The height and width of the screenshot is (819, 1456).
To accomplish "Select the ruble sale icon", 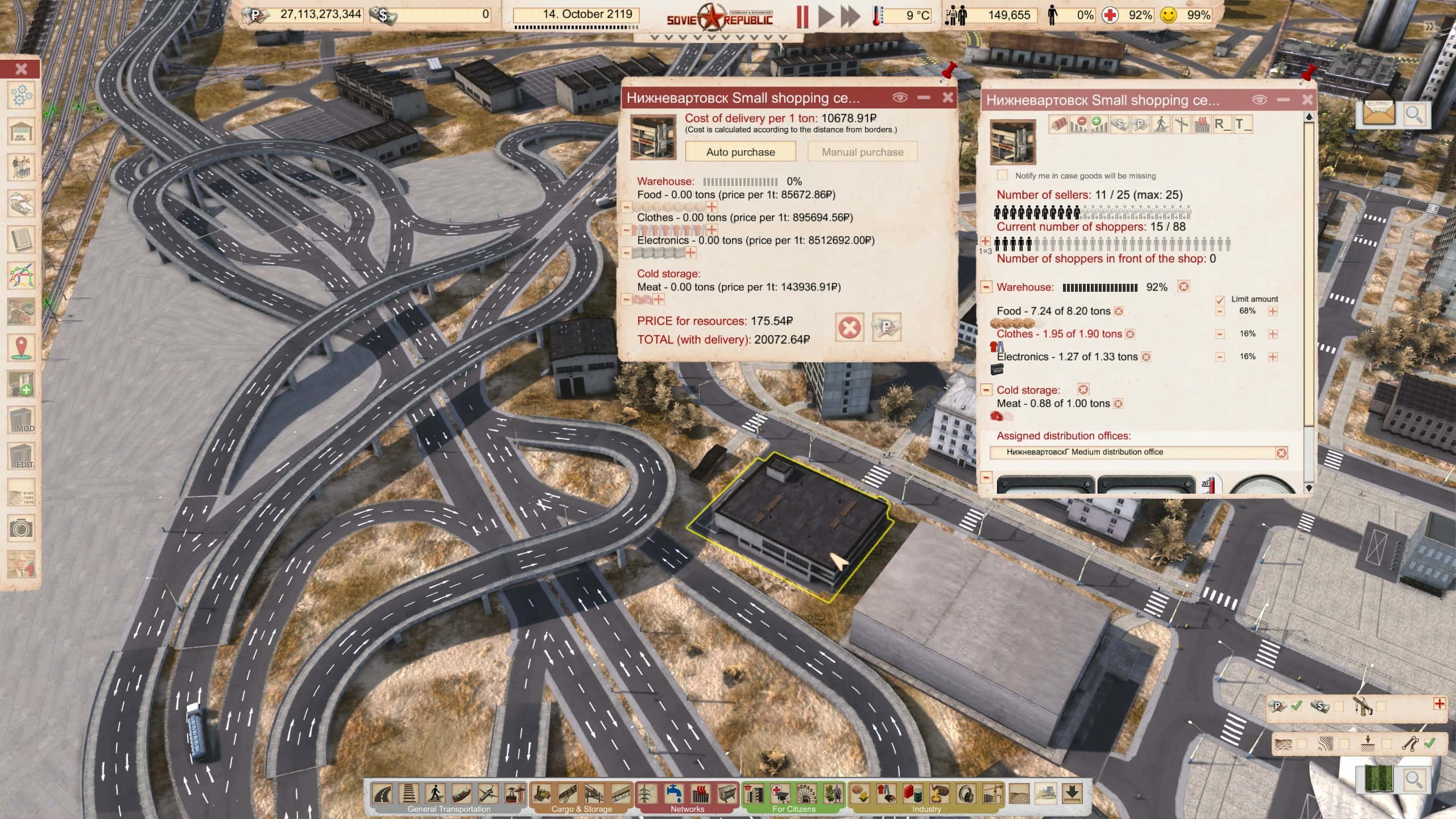I will tap(1141, 124).
